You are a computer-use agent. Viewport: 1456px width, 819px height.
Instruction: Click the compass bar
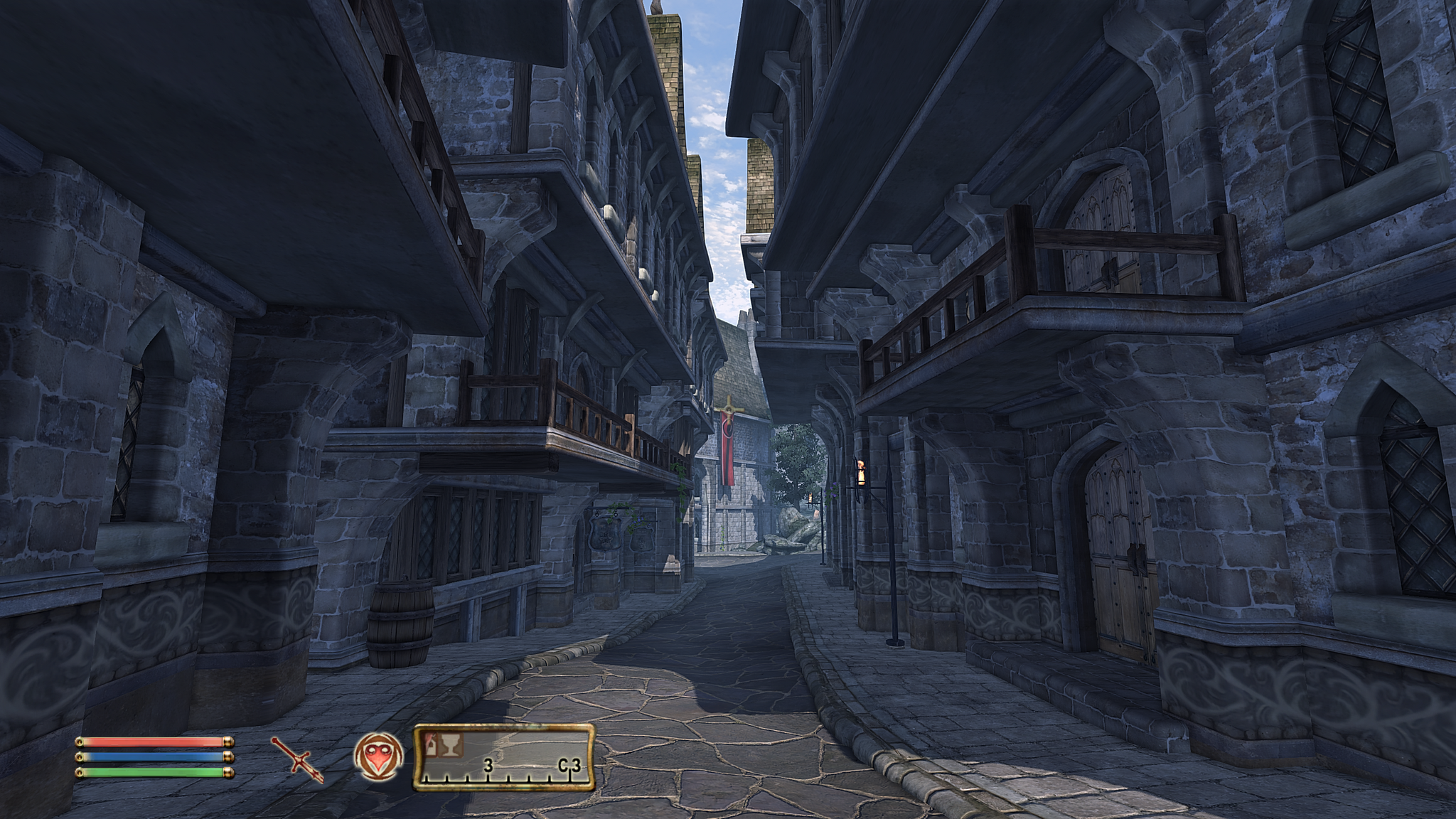pyautogui.click(x=504, y=758)
